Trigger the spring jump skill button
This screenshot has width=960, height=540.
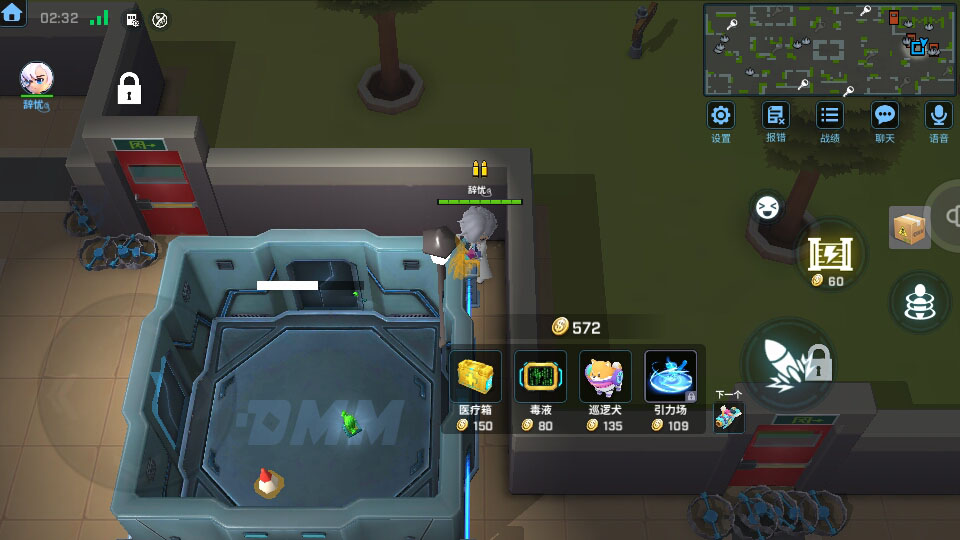[x=919, y=301]
